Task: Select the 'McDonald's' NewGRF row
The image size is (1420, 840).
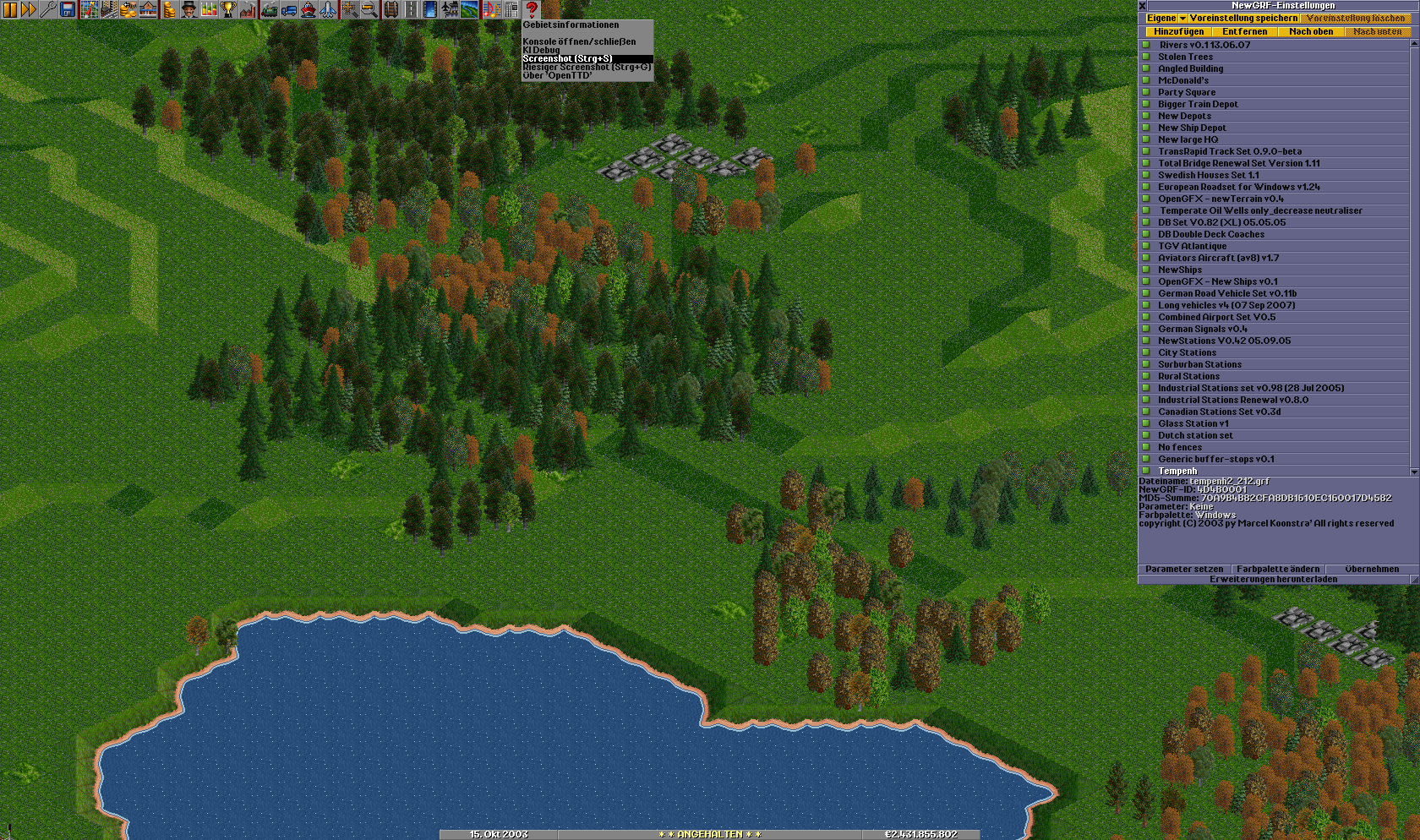Action: pos(1182,80)
